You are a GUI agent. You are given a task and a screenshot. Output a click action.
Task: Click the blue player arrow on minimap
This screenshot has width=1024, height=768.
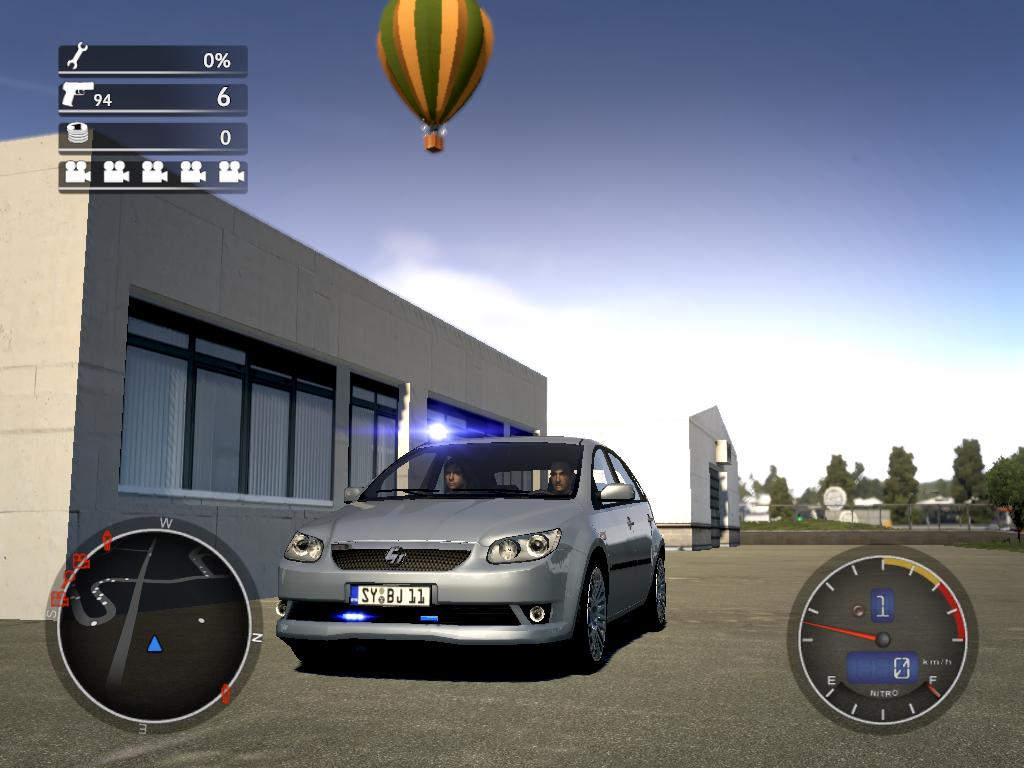[x=154, y=643]
